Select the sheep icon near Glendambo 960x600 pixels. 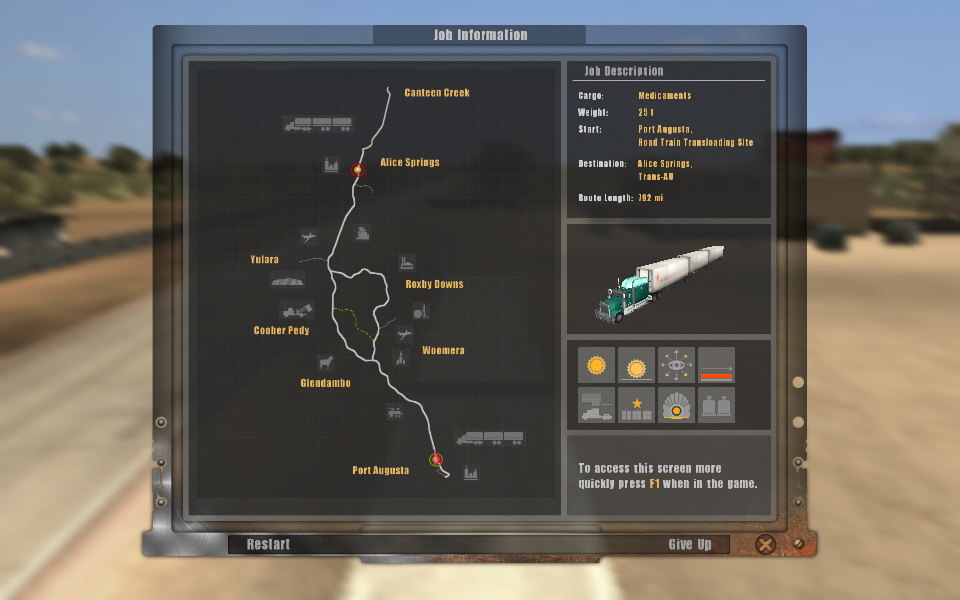tap(325, 361)
